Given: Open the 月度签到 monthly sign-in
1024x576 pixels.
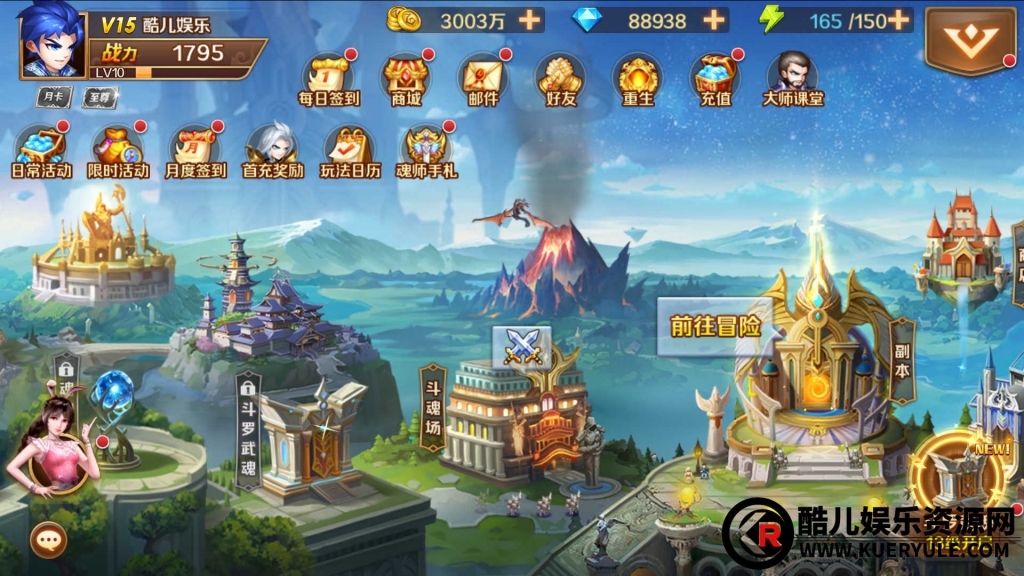Looking at the screenshot, I should pos(195,148).
